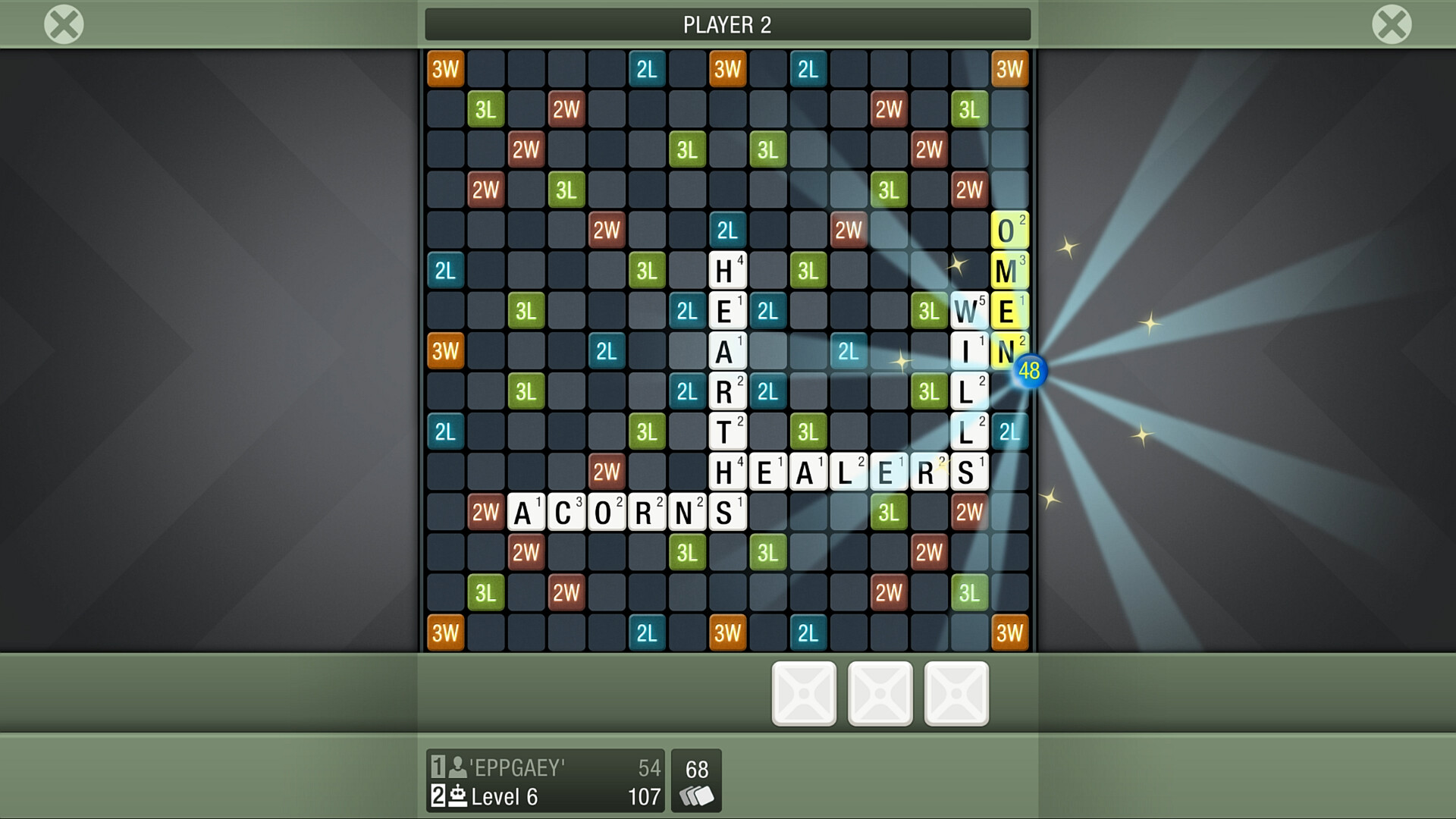Toggle the middle empty rack slot
This screenshot has width=1456, height=819.
click(x=880, y=692)
